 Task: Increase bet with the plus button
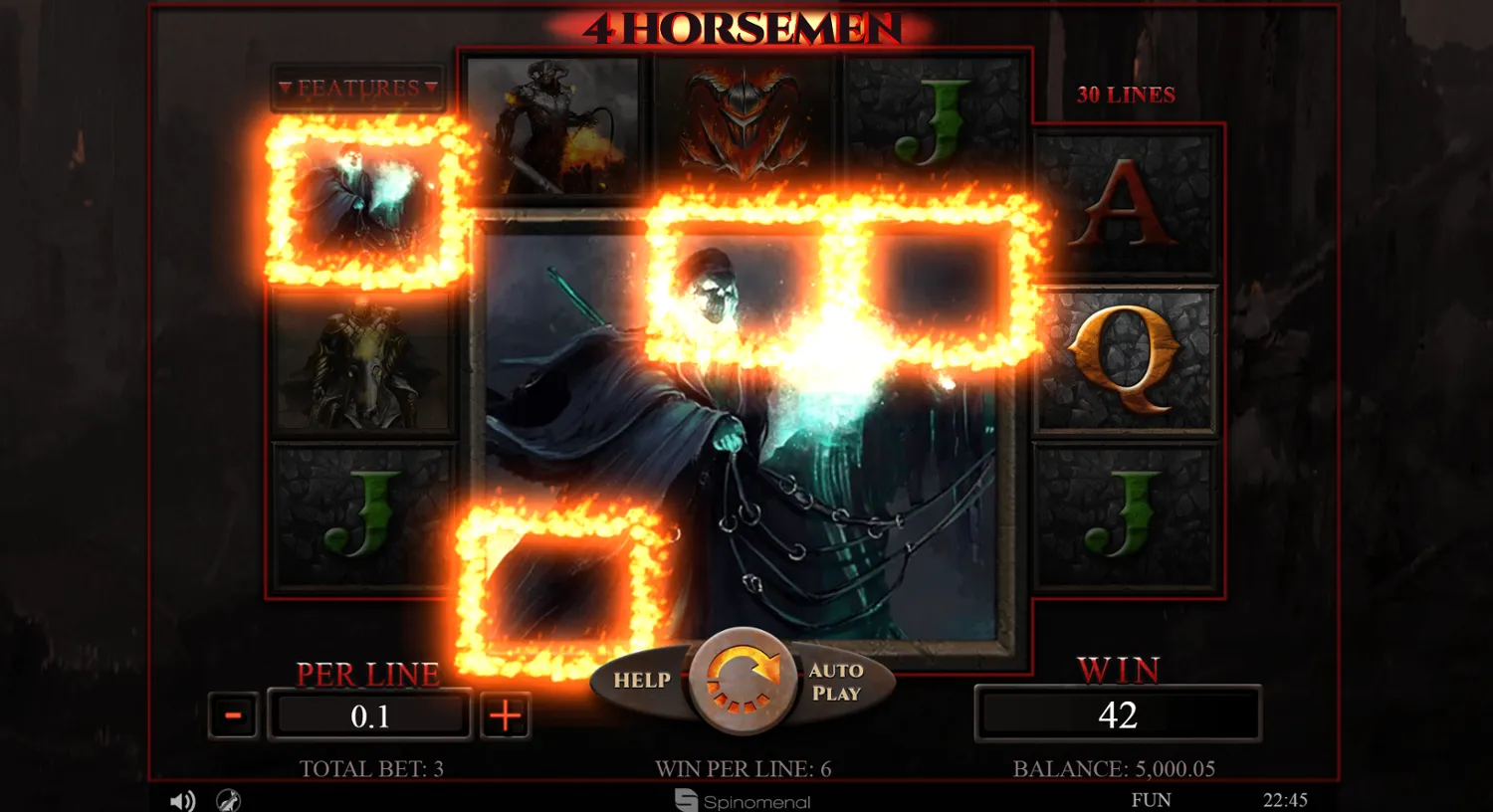click(x=505, y=714)
